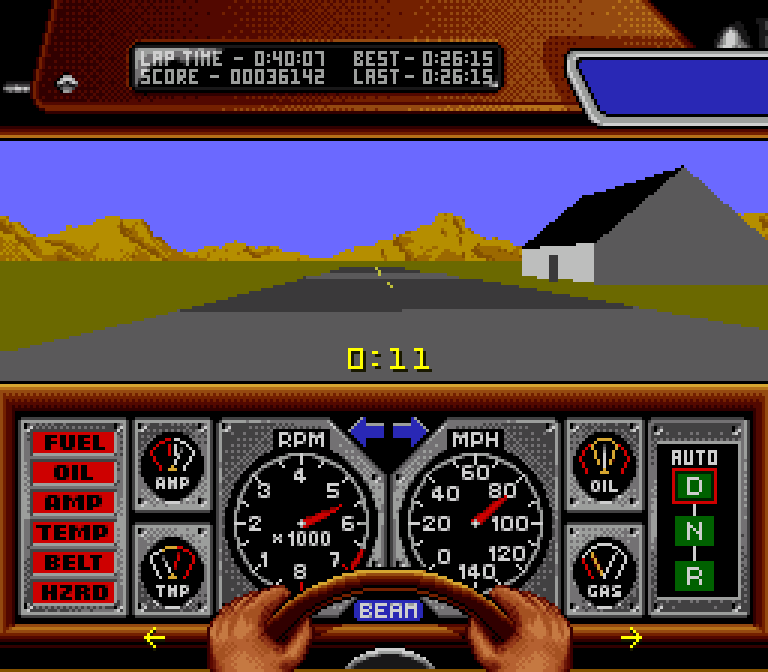Viewport: 768px width, 672px height.
Task: Activate the blue left turn signal arrow
Action: point(366,432)
